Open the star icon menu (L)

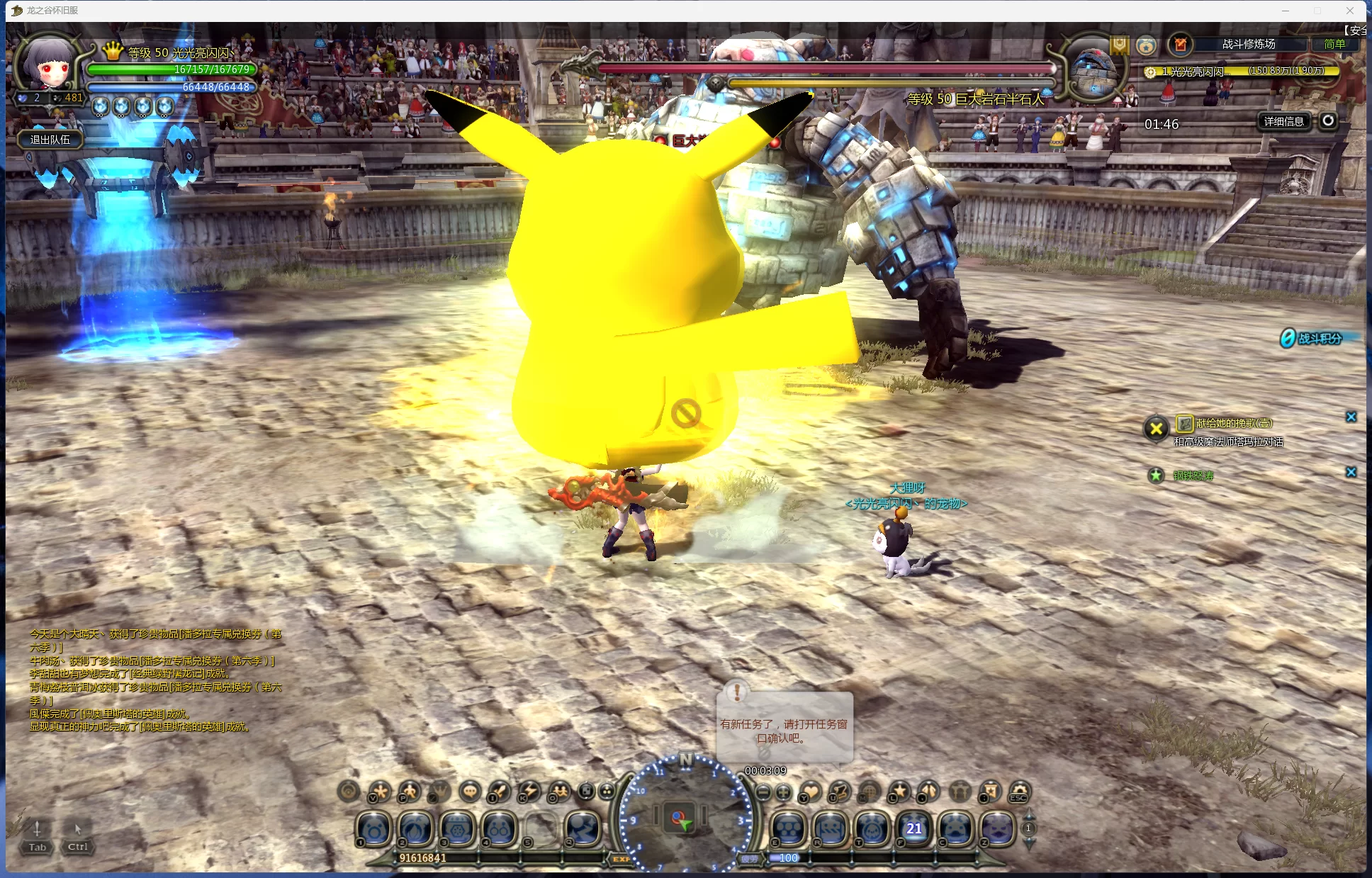coord(899,791)
